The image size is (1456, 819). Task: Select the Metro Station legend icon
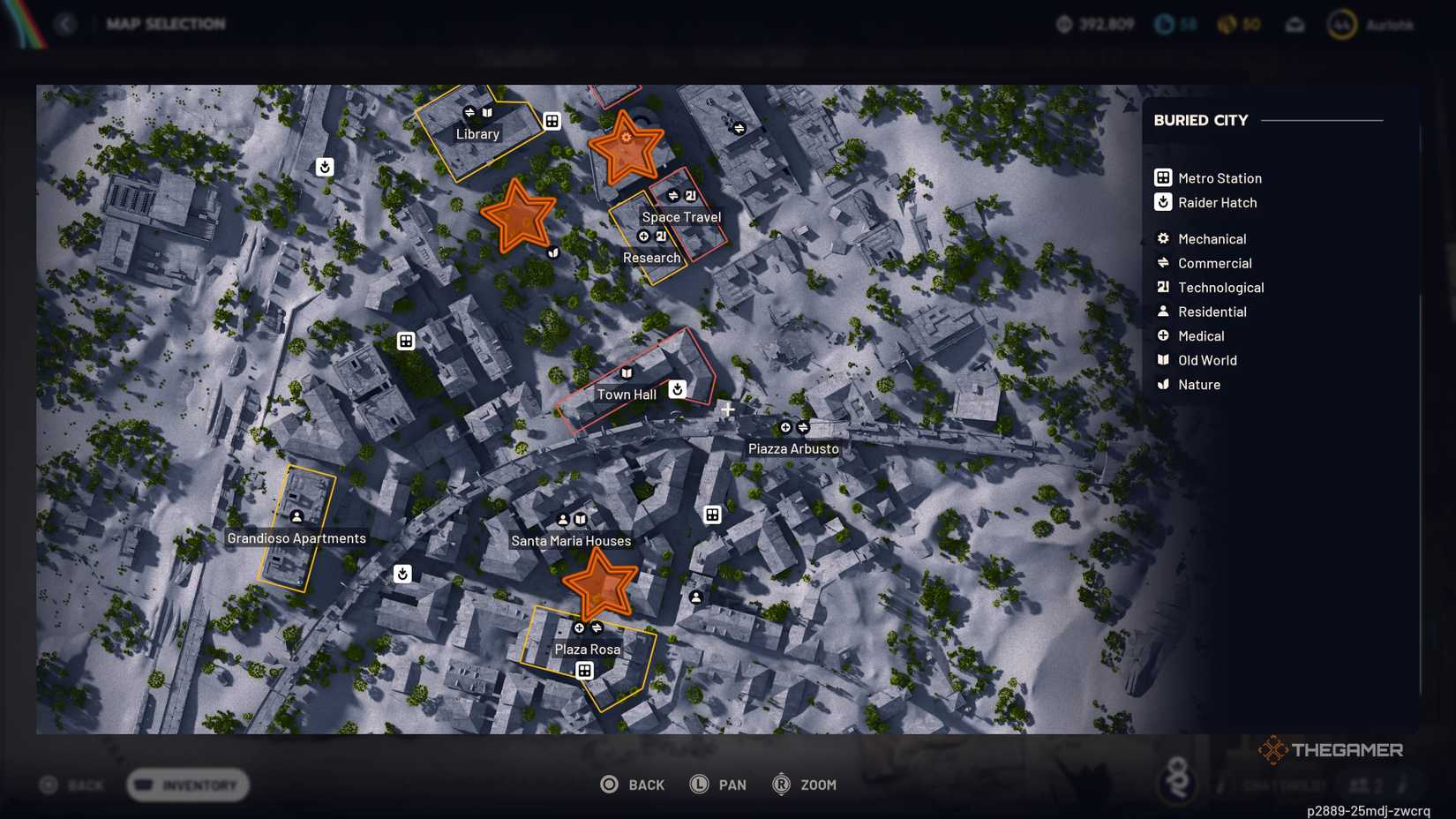pyautogui.click(x=1162, y=177)
